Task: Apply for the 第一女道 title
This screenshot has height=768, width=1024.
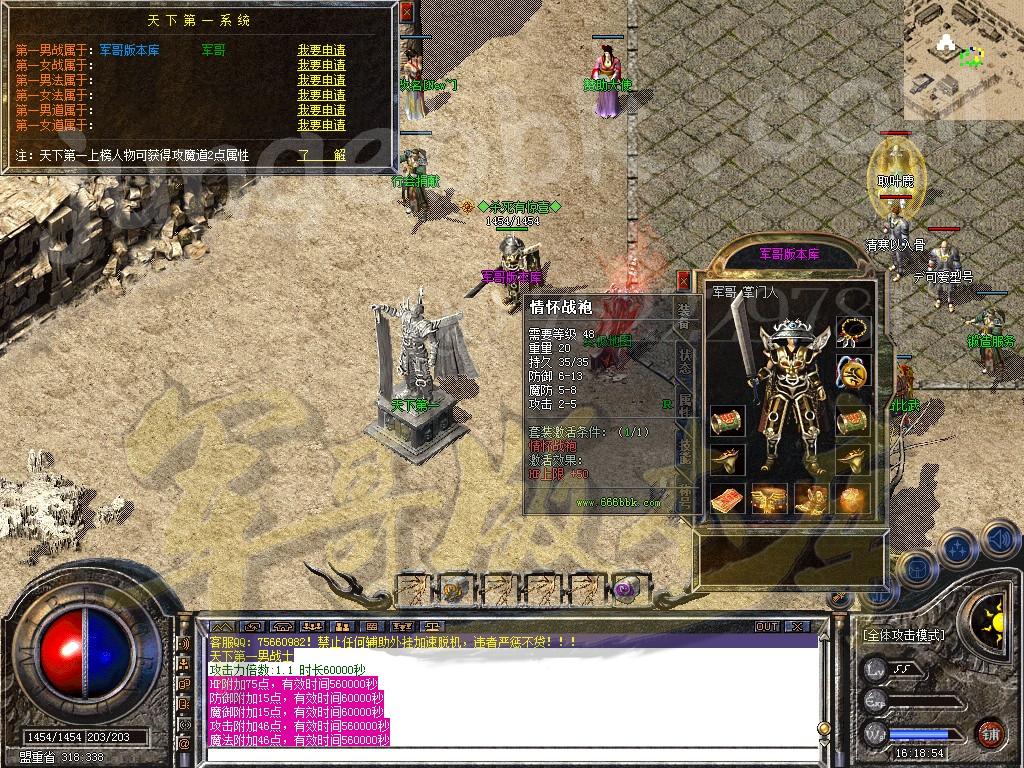Action: pos(321,125)
